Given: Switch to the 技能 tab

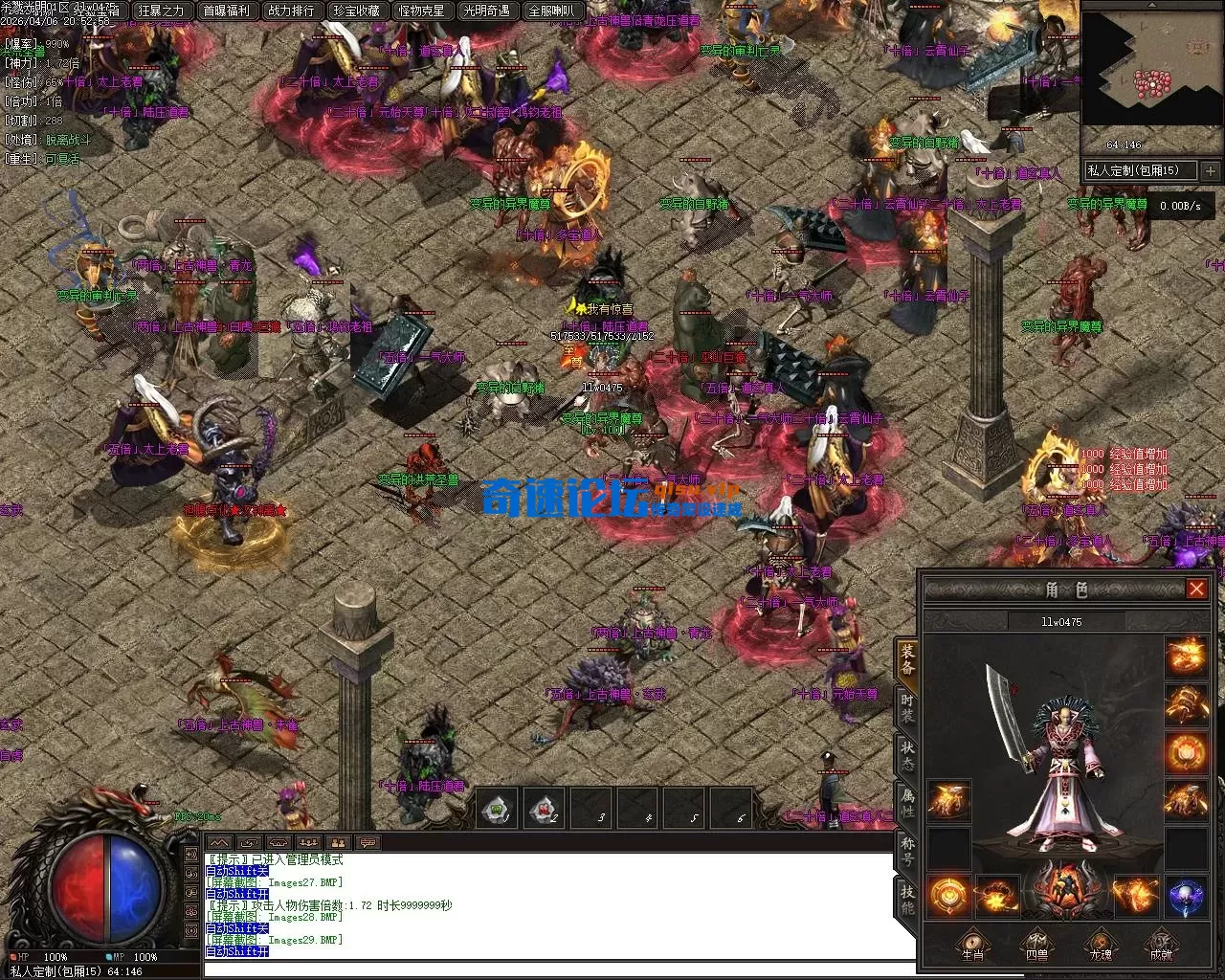Looking at the screenshot, I should (907, 896).
